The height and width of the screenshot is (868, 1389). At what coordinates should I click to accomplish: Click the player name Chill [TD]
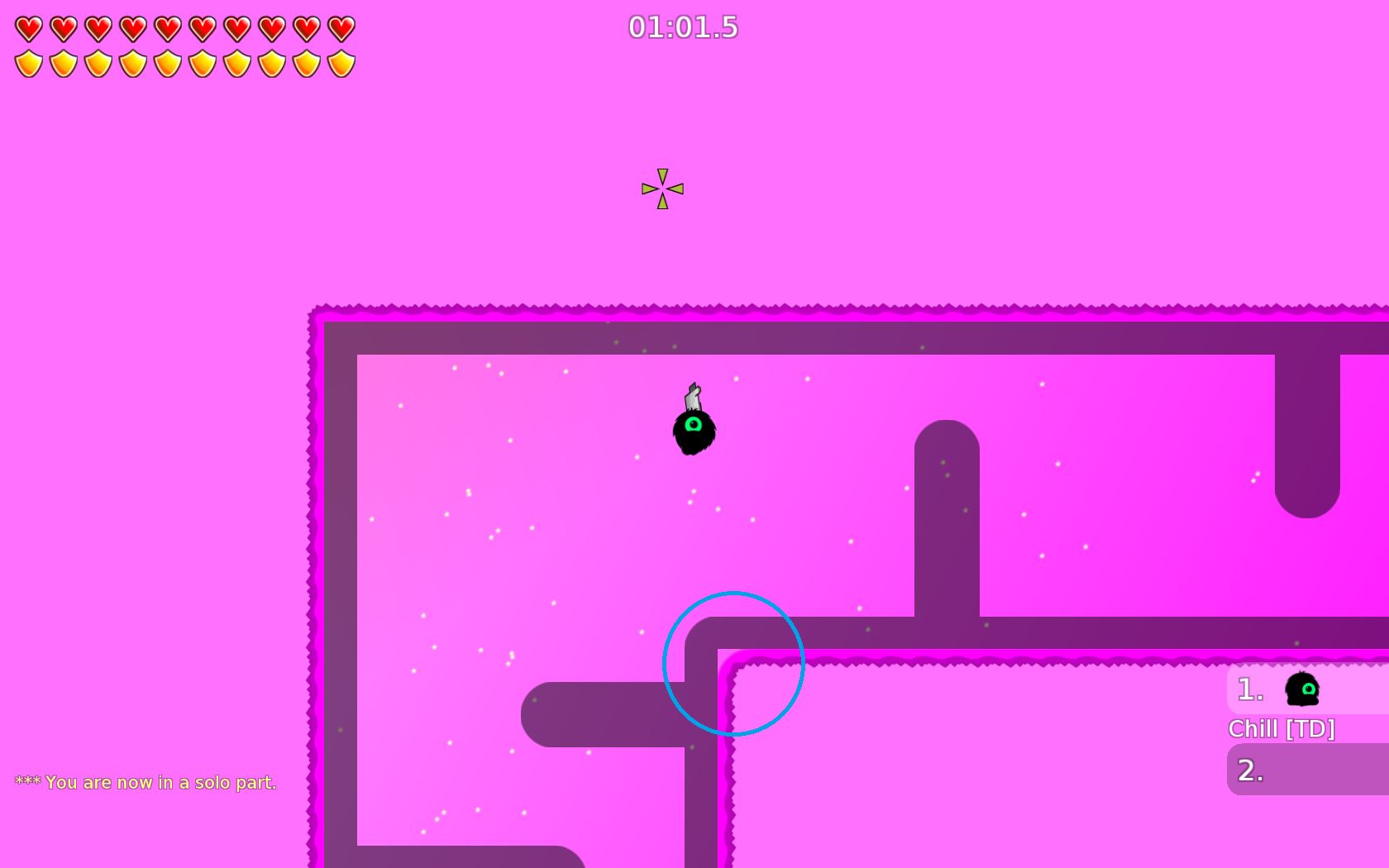1281,729
